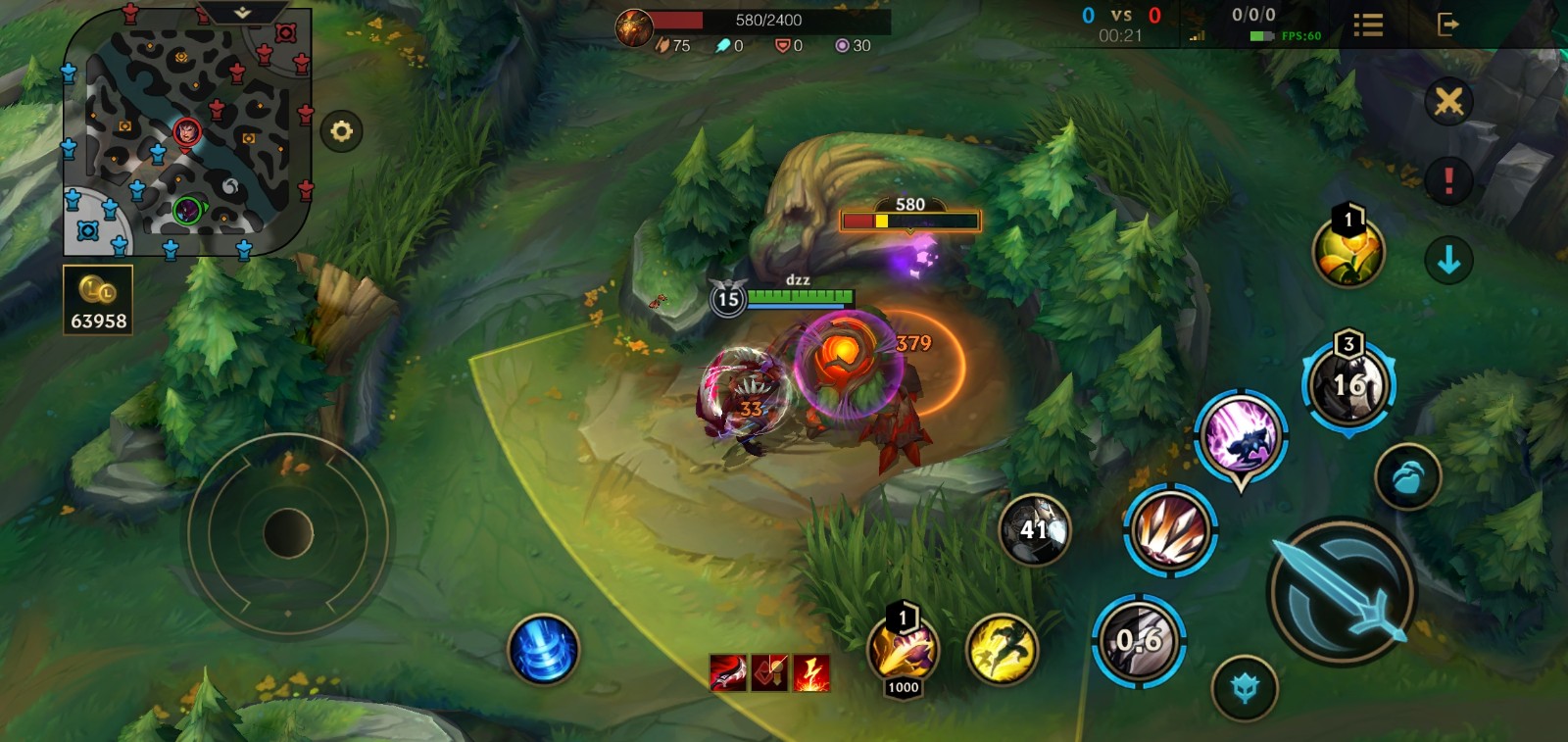Collapse the minimap using the top arrow
Image resolution: width=1568 pixels, height=742 pixels.
[242, 13]
